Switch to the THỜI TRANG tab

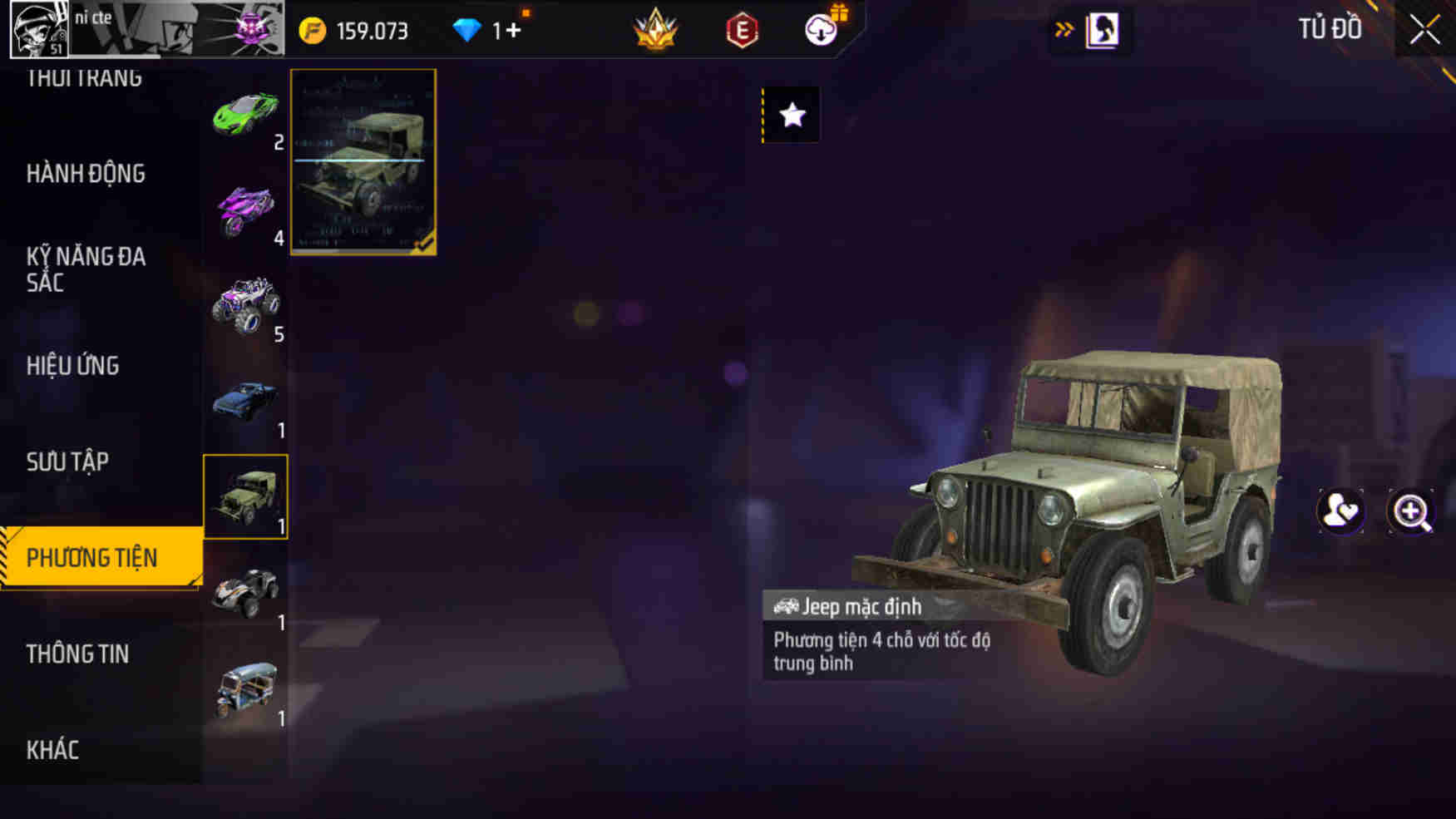point(83,75)
